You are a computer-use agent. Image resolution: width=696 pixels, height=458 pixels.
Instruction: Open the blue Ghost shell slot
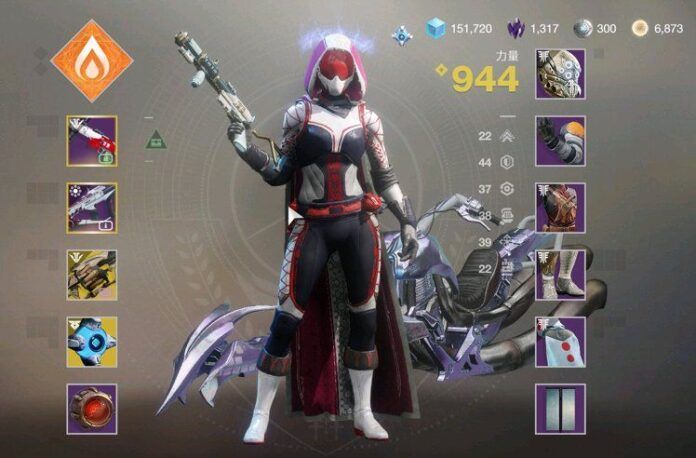pos(92,342)
